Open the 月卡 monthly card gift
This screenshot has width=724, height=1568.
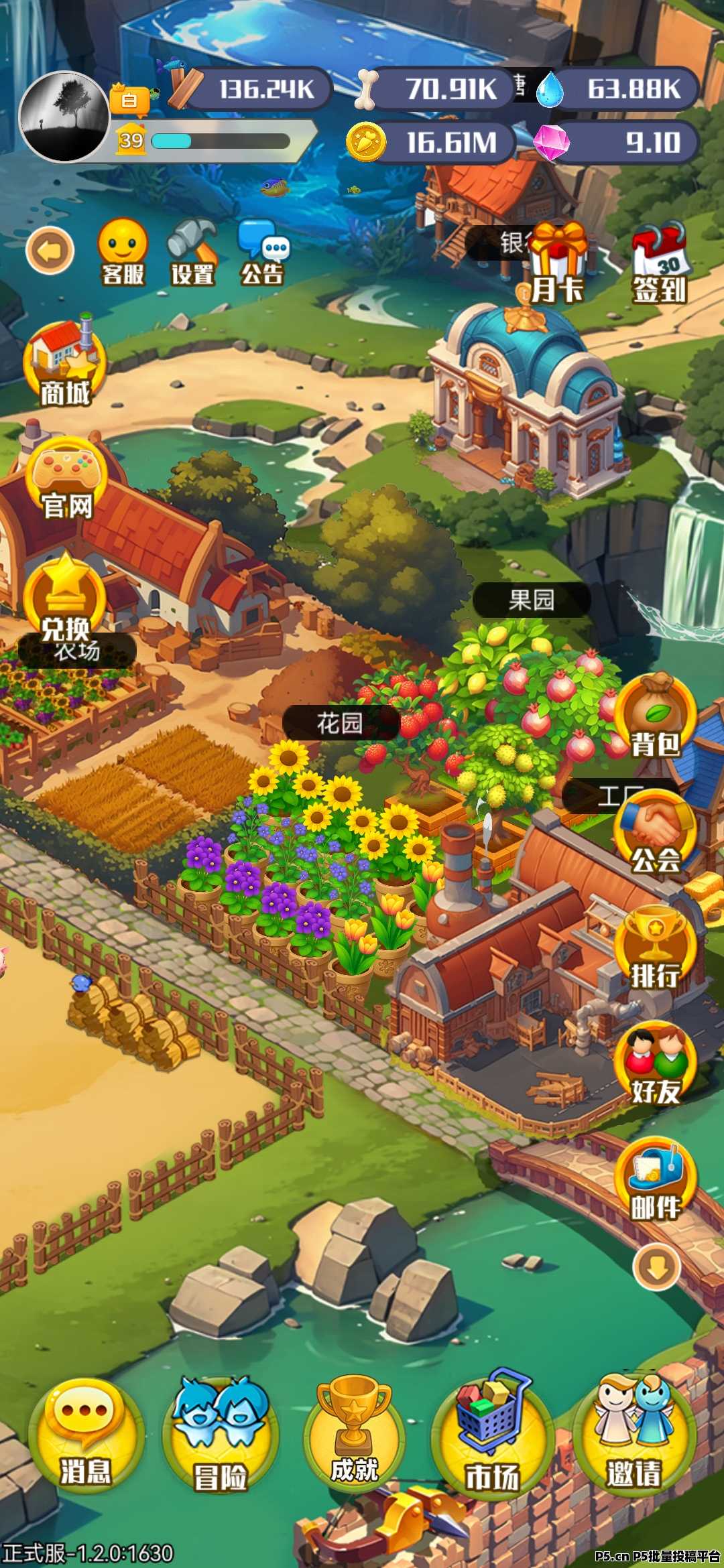point(557,263)
